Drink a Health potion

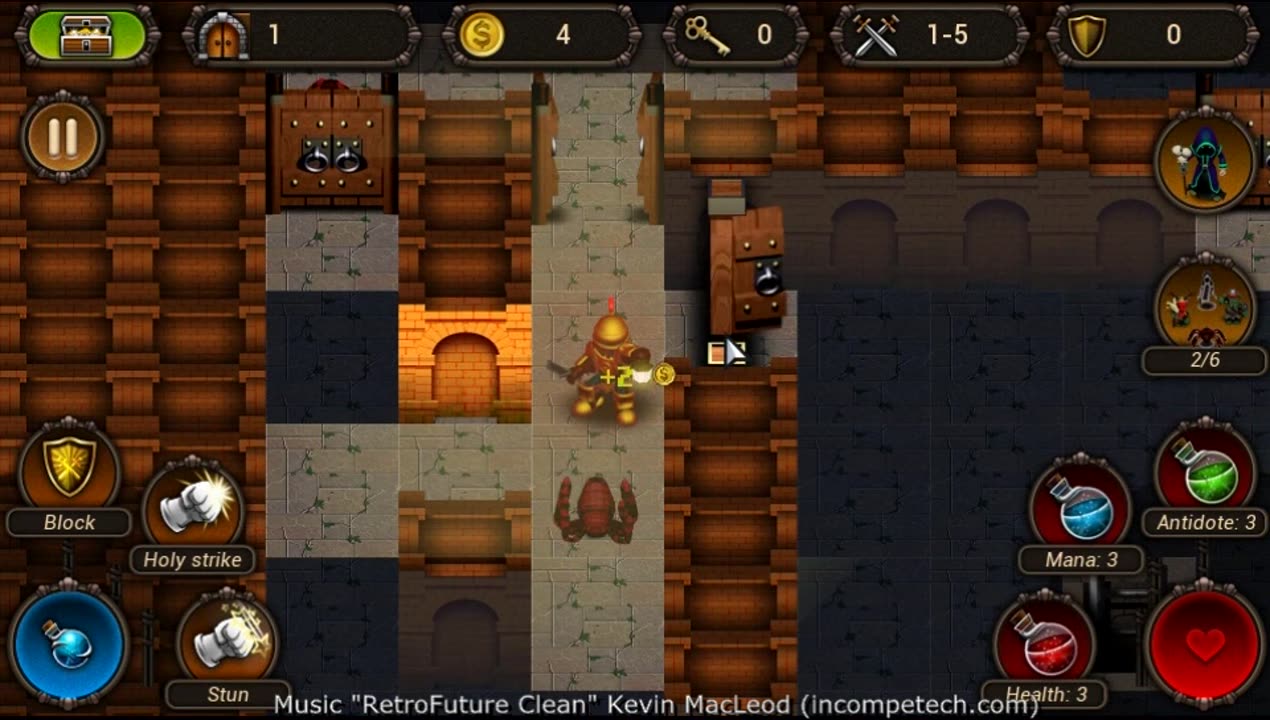click(x=1045, y=643)
